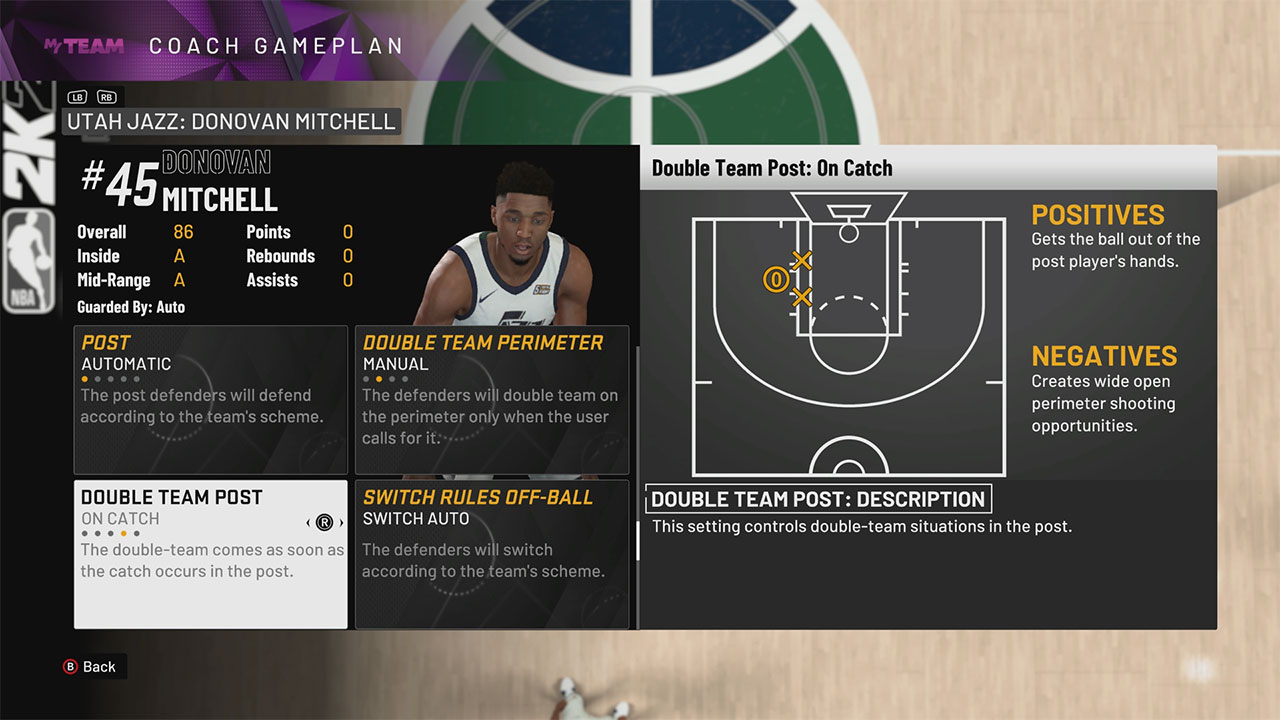This screenshot has height=720, width=1280.
Task: Open Switch Rules Off-Ball setting
Action: (492, 553)
